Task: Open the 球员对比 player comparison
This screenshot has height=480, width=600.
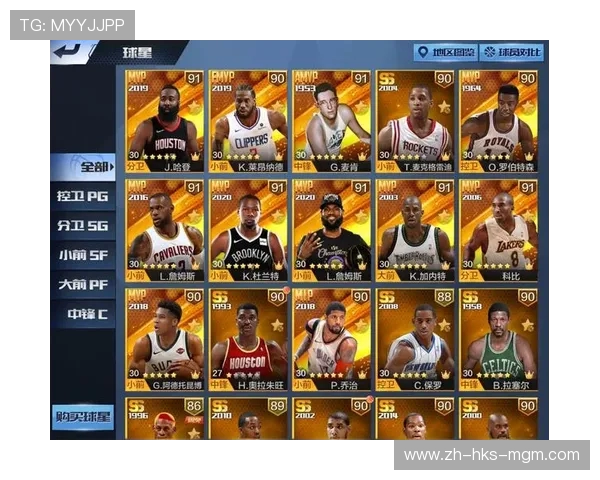Action: 512,52
